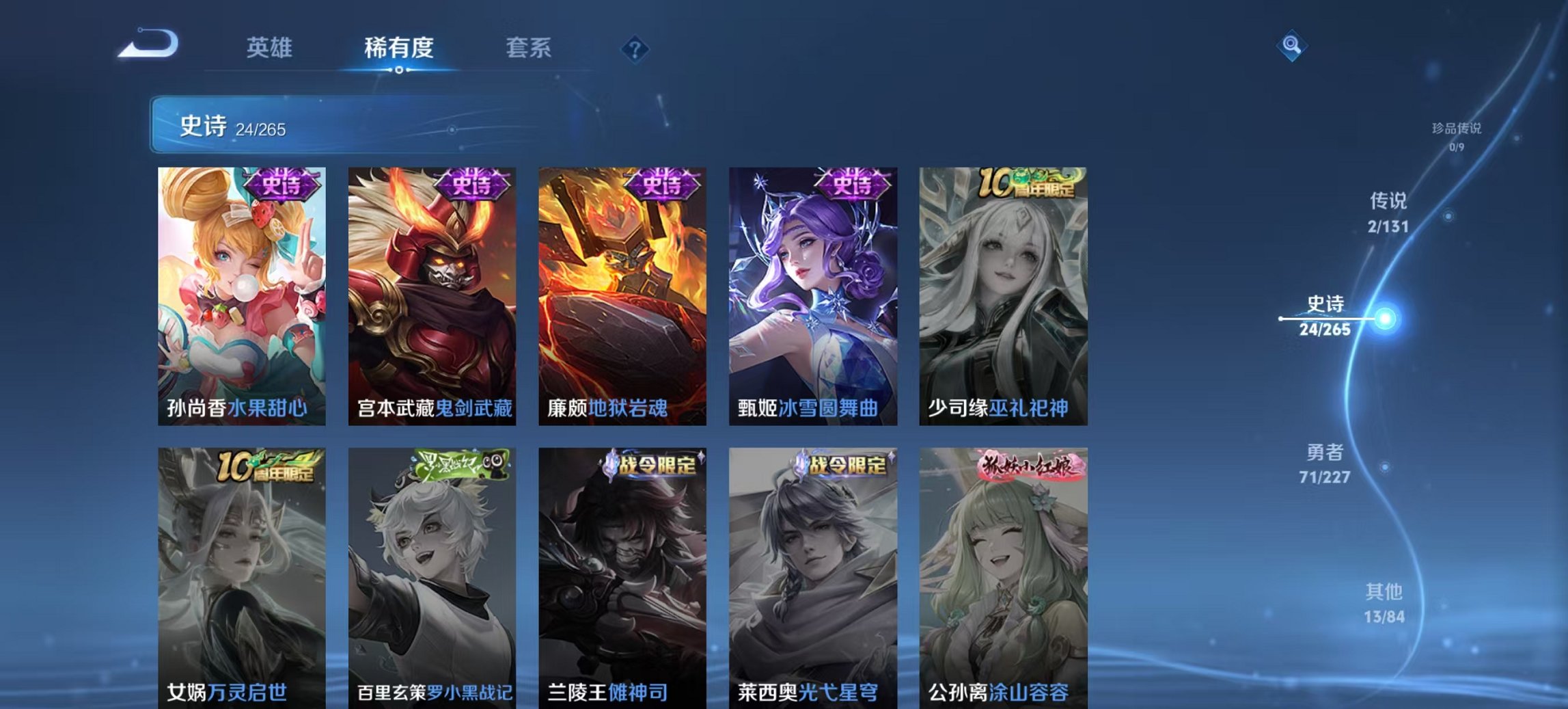The image size is (1568, 709).
Task: Select the 勇者 71/227 rarity section
Action: click(x=1325, y=464)
